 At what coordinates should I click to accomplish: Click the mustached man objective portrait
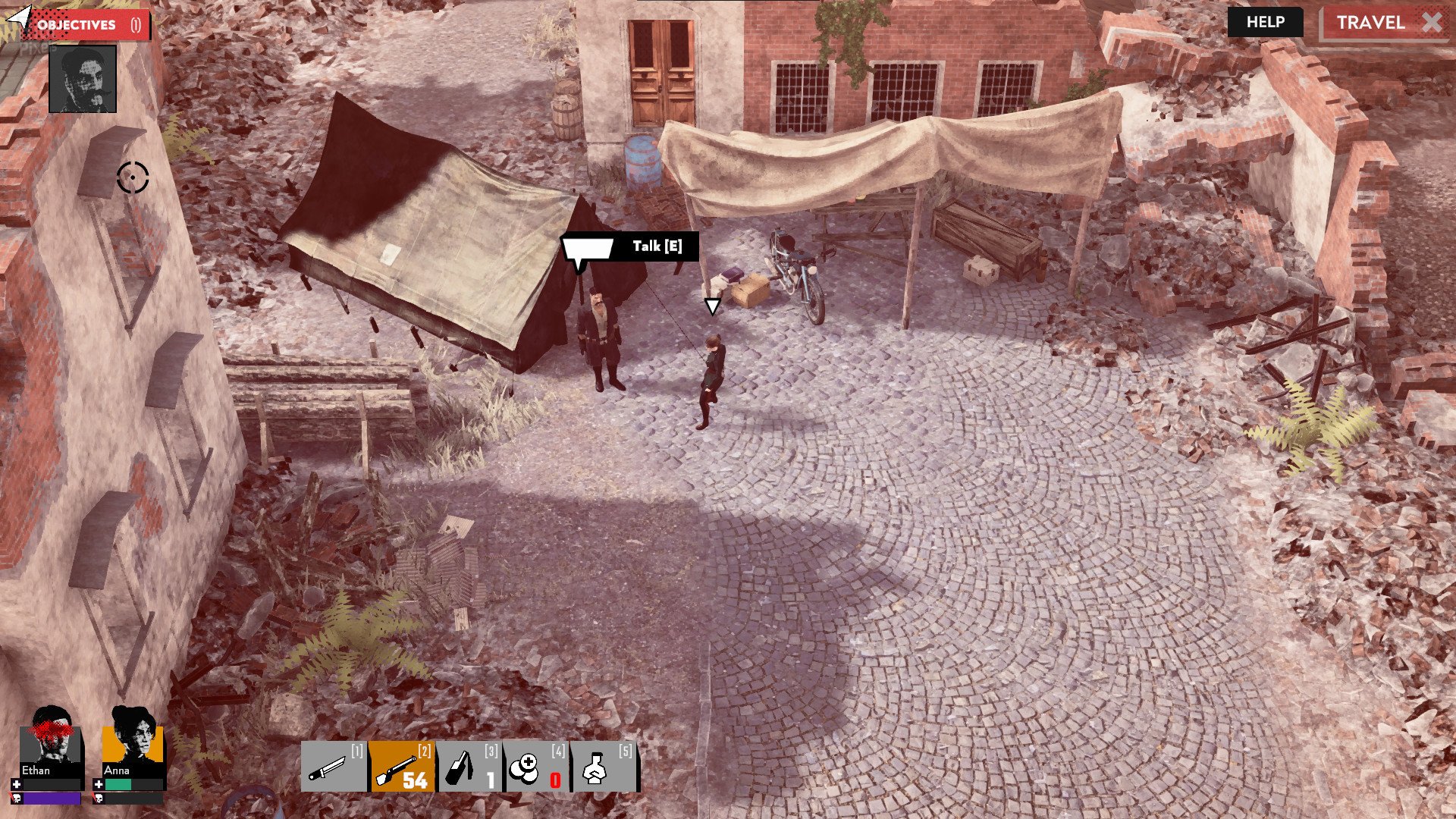coord(83,79)
